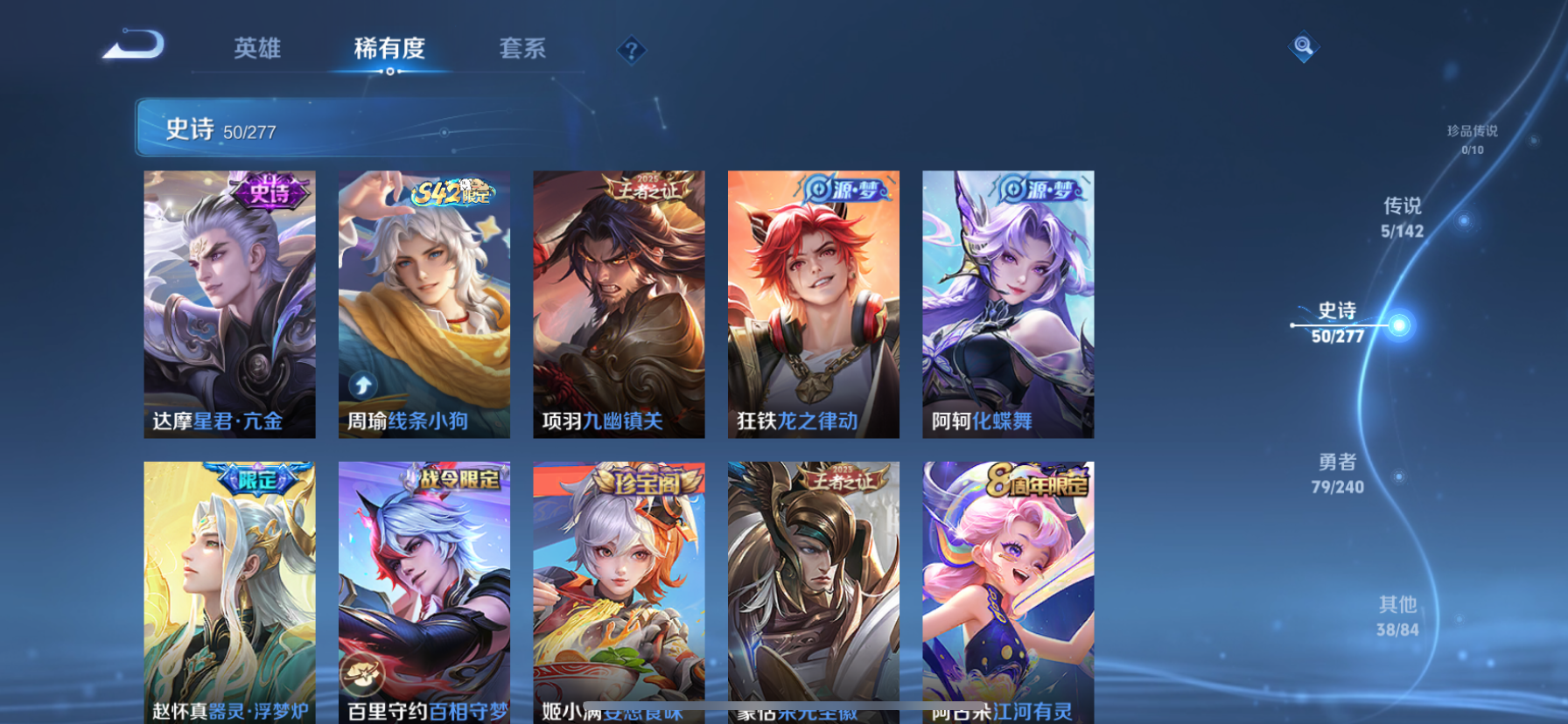Screen dimensions: 1568x724
Task: Open the 稀有度 tab
Action: pyautogui.click(x=390, y=50)
